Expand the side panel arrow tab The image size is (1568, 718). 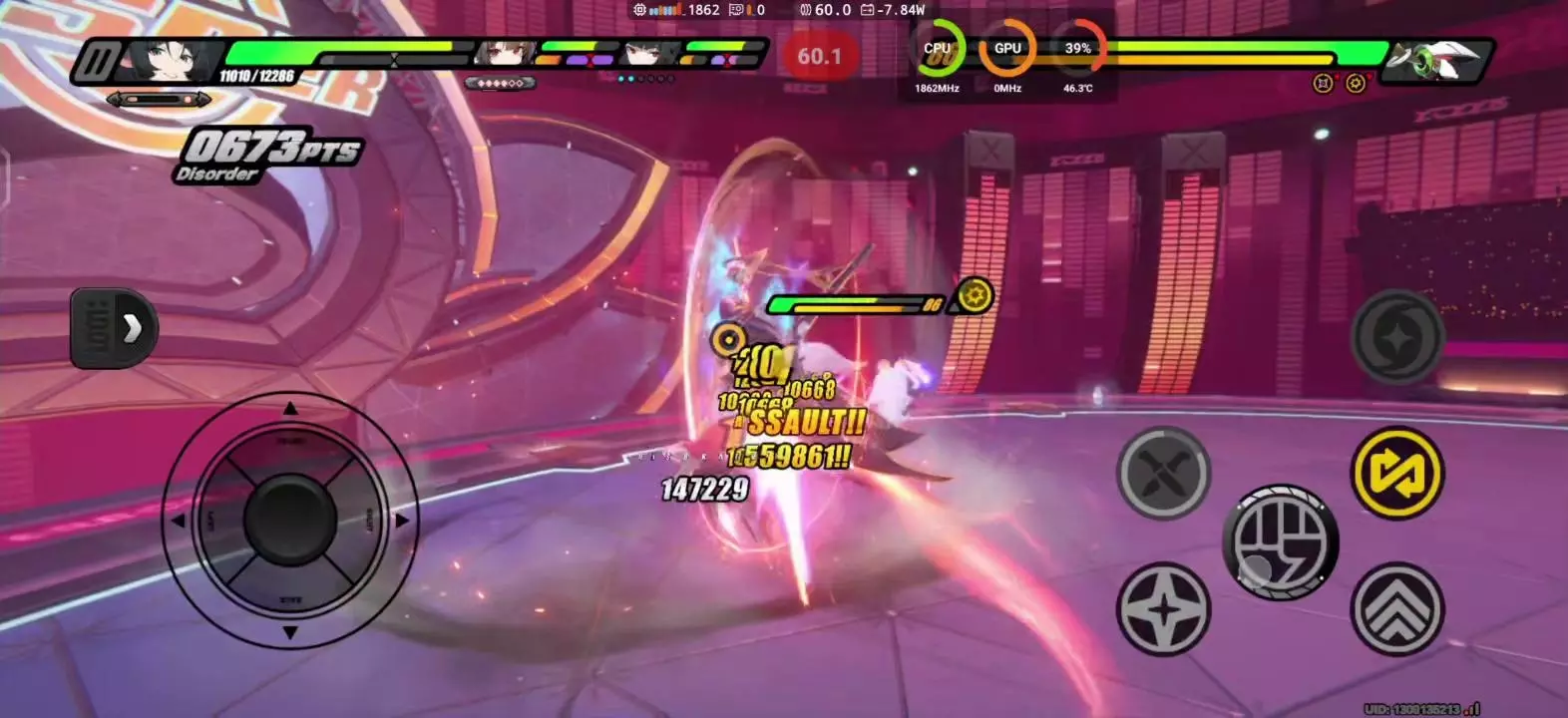point(114,327)
